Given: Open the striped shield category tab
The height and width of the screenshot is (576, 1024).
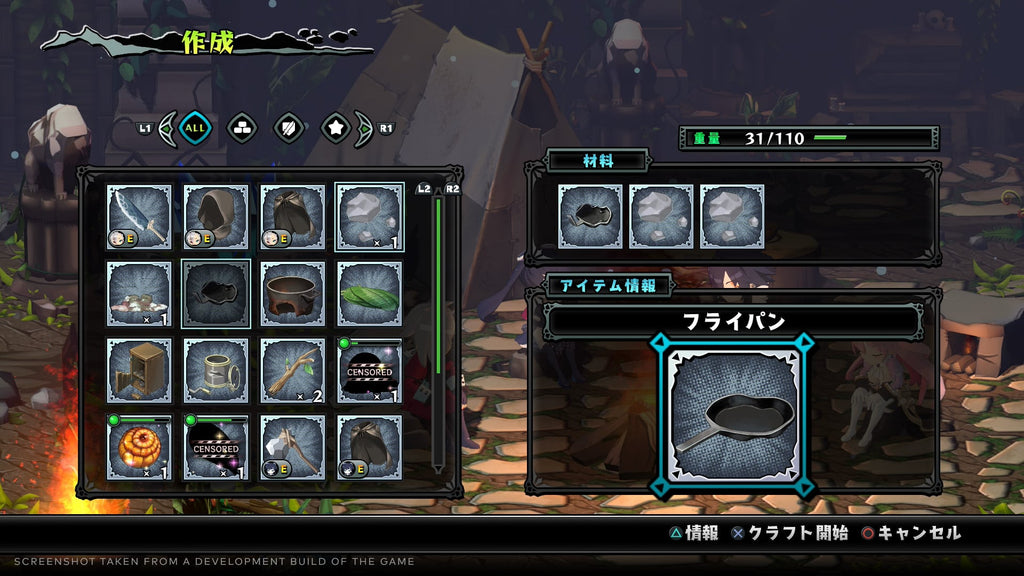Looking at the screenshot, I should point(288,127).
